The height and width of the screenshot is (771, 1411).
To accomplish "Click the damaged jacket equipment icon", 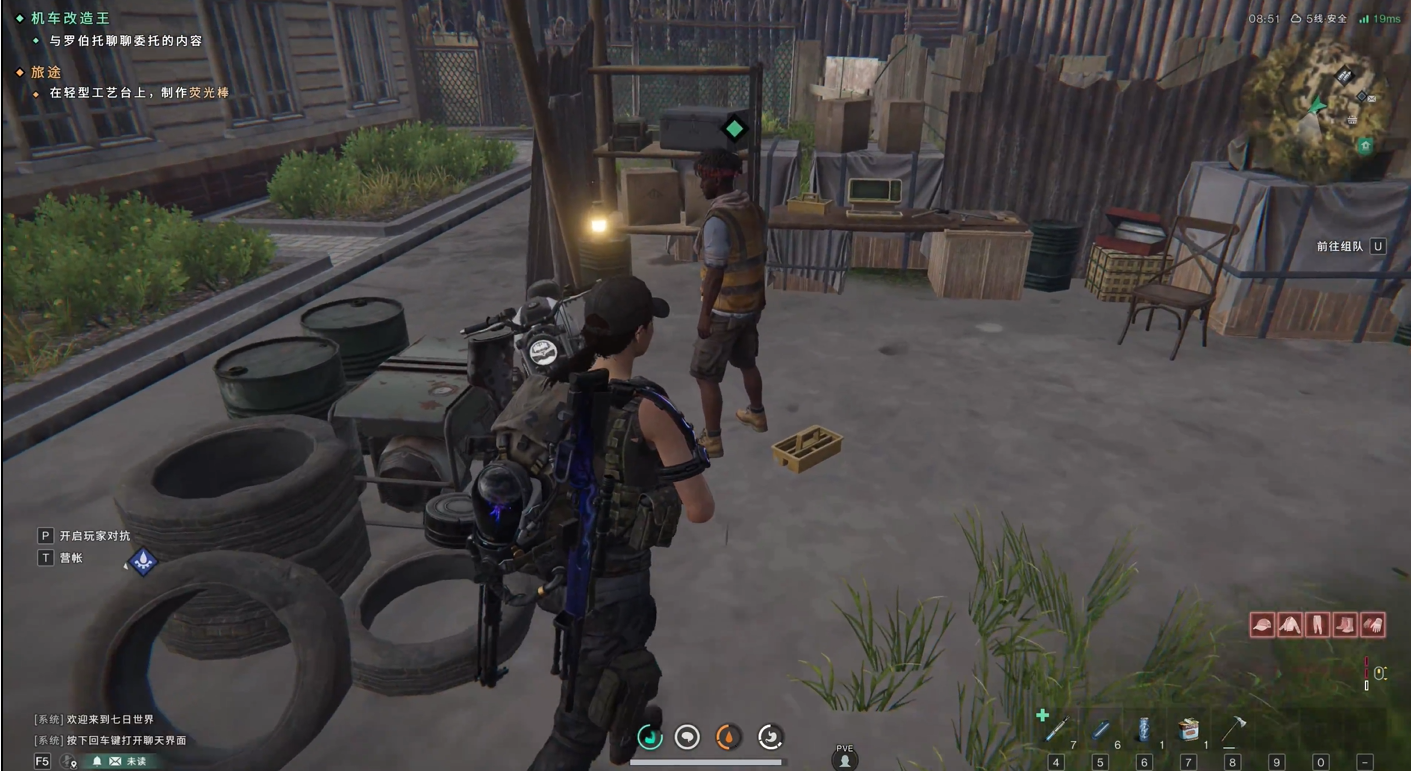I will [1290, 625].
